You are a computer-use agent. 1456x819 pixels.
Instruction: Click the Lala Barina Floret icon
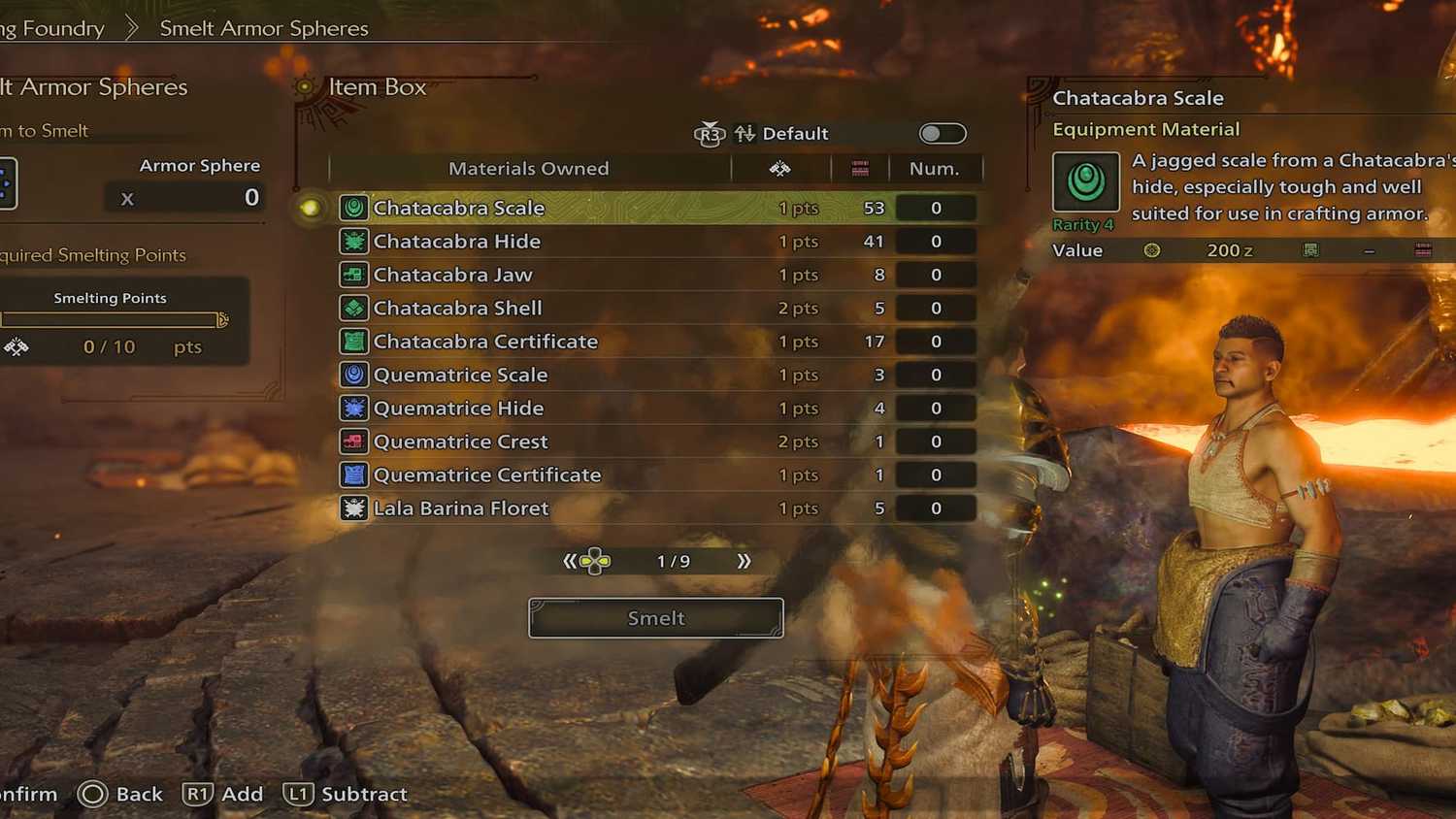point(353,508)
